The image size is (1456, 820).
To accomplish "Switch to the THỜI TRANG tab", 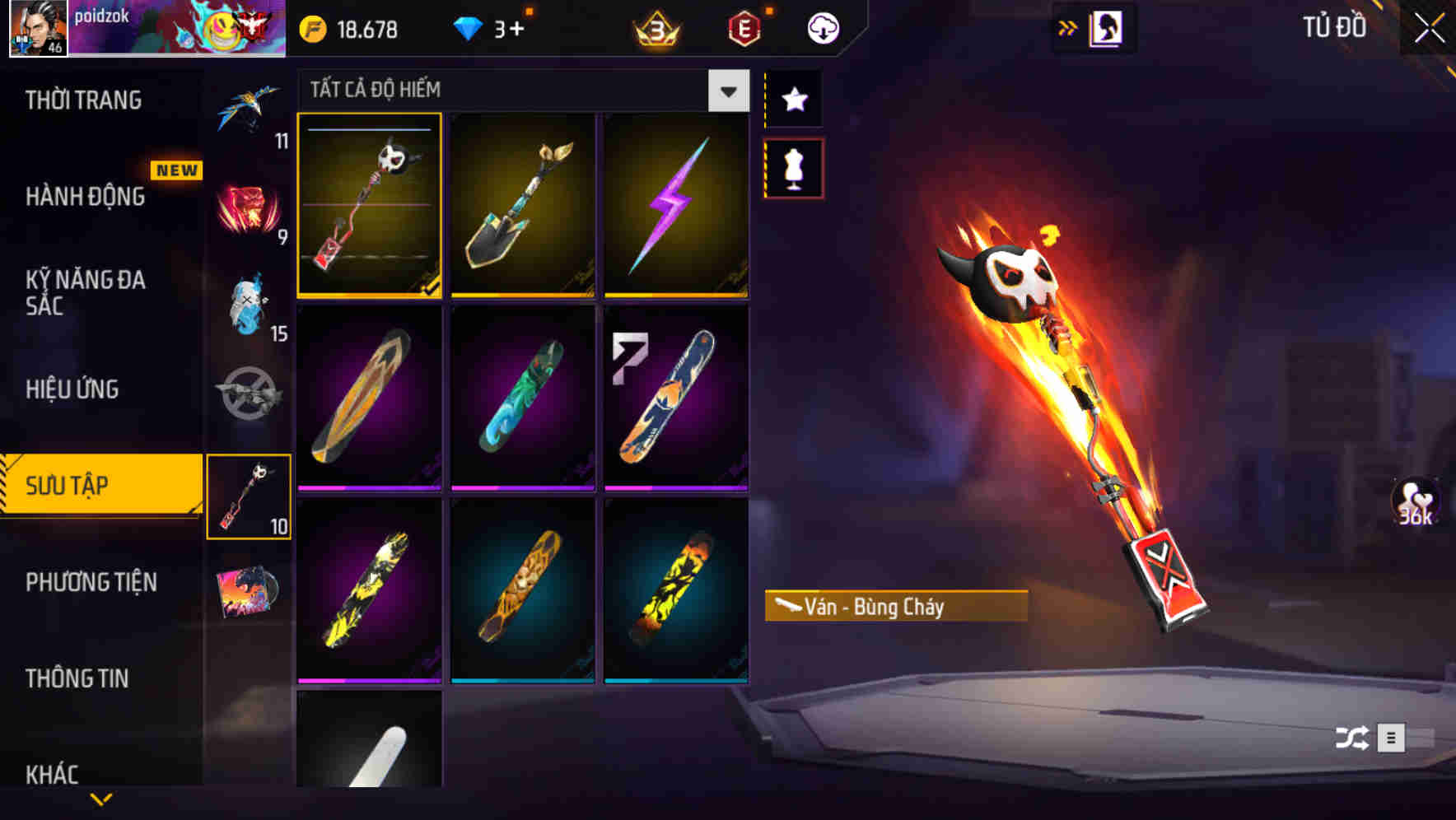I will 85,100.
